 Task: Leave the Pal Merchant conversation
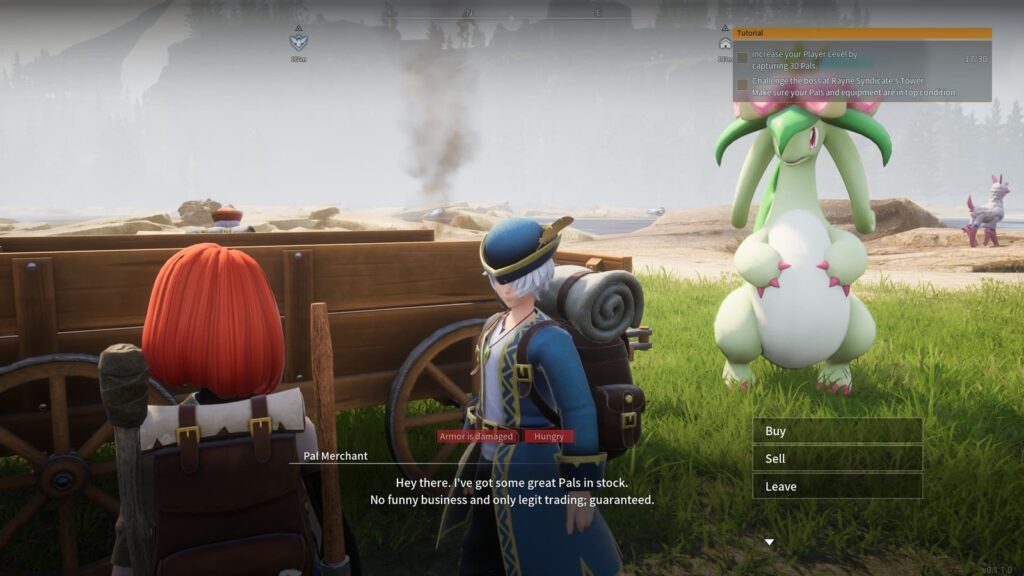coord(836,487)
